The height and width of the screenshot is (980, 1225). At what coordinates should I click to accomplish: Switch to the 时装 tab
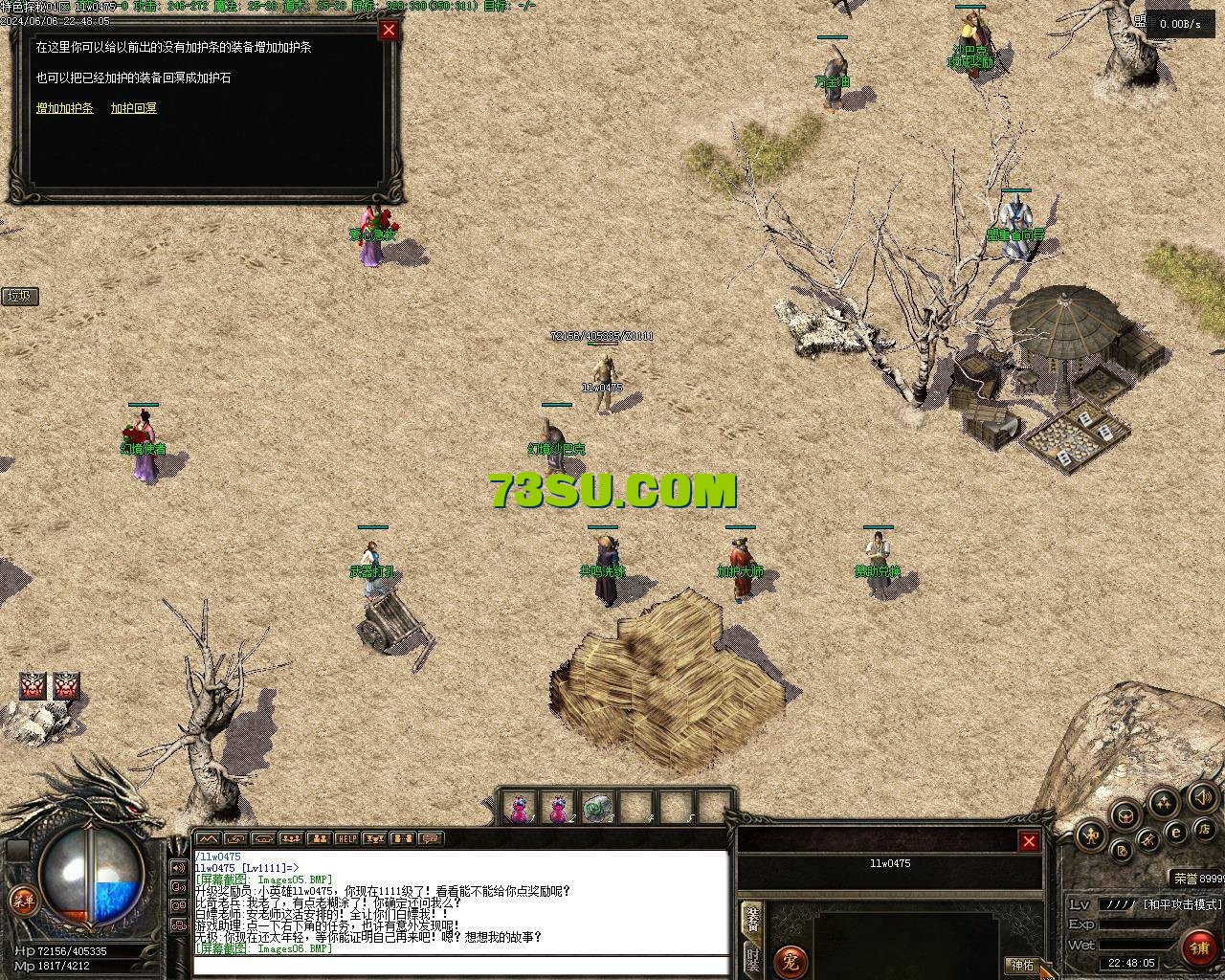pos(753,959)
